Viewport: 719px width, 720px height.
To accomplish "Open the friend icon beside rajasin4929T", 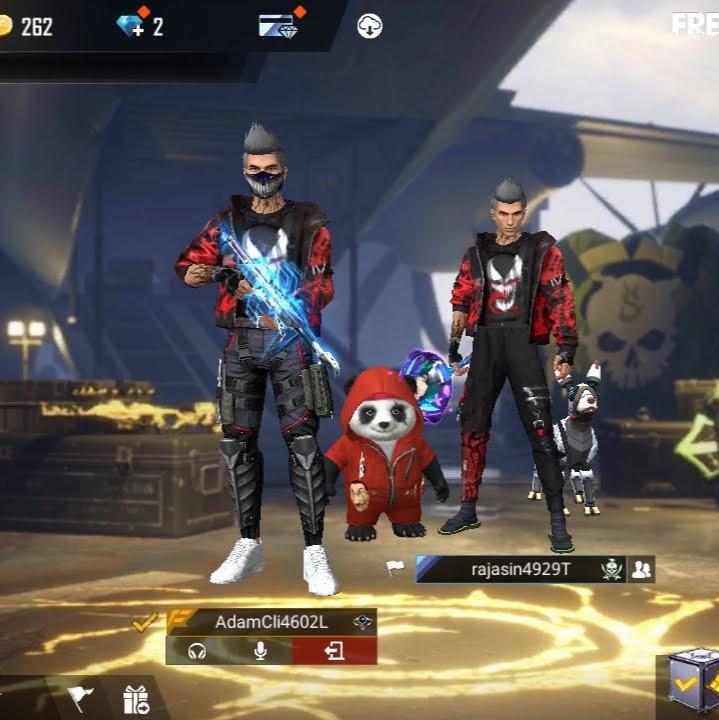I will coord(642,569).
